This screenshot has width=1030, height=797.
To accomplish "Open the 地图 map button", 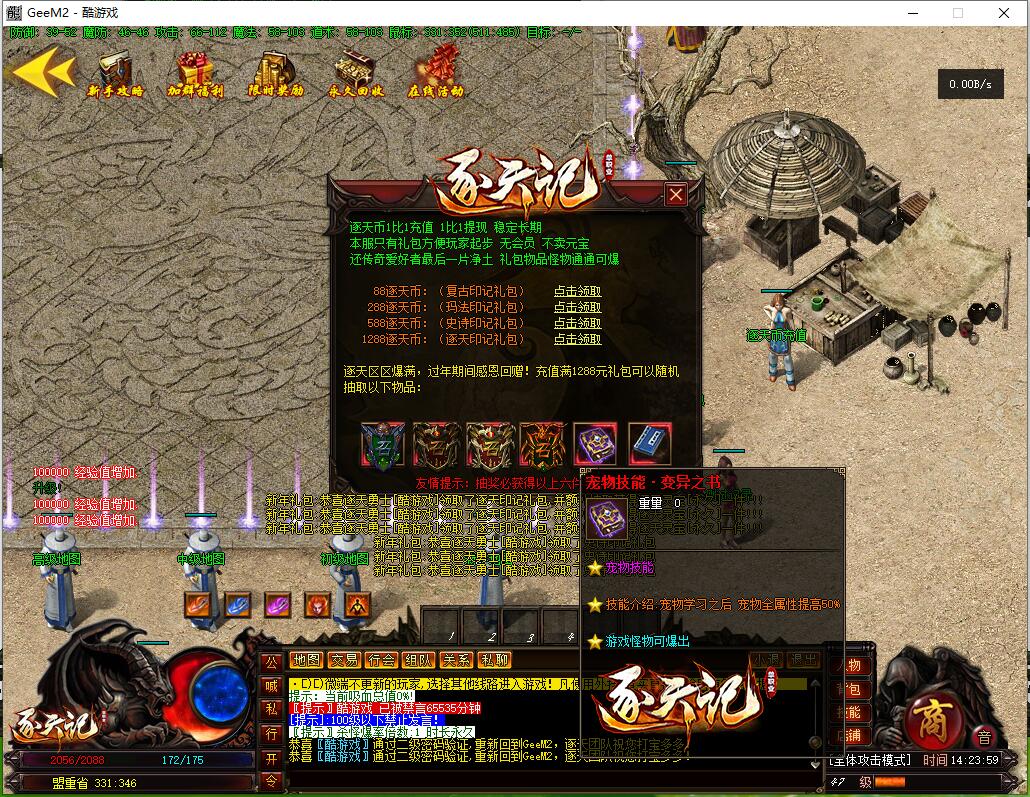I will point(306,660).
